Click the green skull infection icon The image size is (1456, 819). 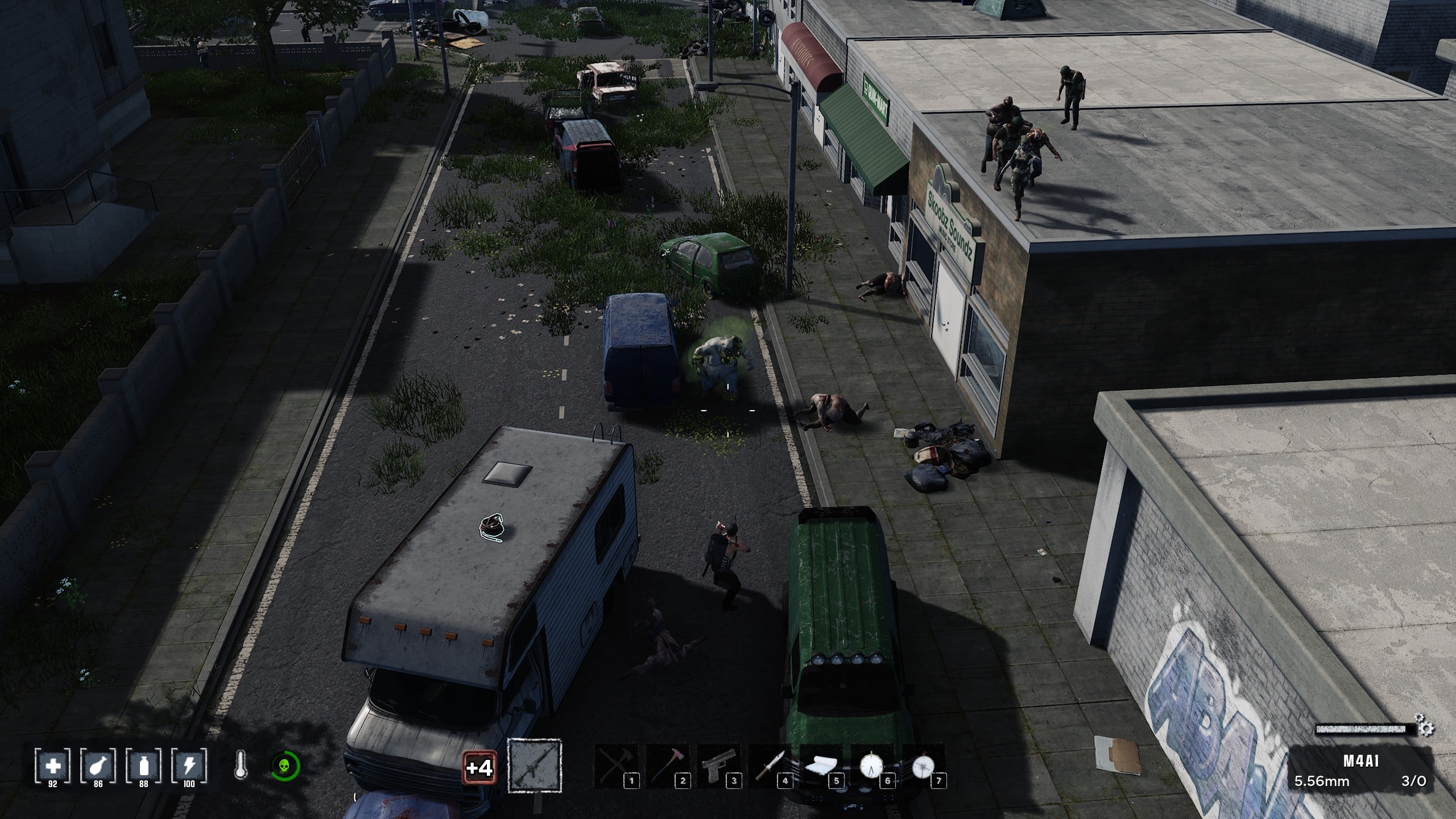[x=285, y=766]
